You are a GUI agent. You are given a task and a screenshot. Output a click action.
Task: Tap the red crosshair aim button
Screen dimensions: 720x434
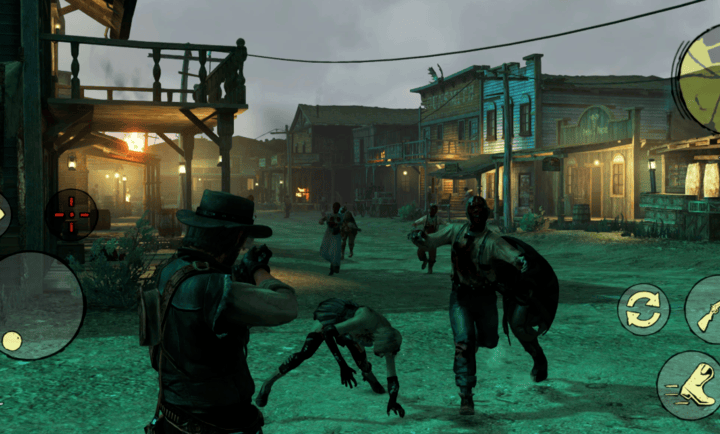[71, 214]
